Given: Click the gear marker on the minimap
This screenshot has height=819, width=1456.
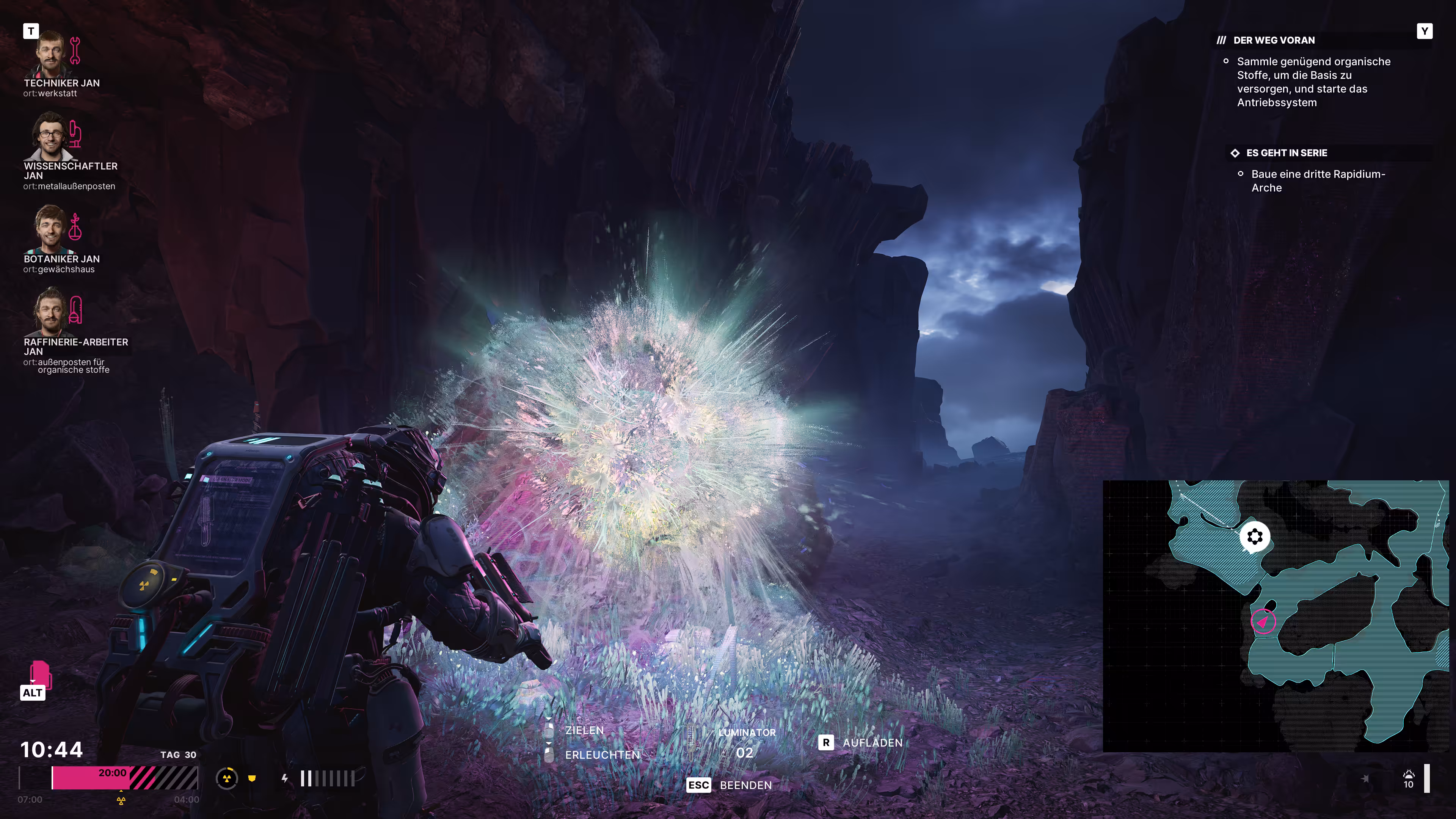Looking at the screenshot, I should (1255, 537).
